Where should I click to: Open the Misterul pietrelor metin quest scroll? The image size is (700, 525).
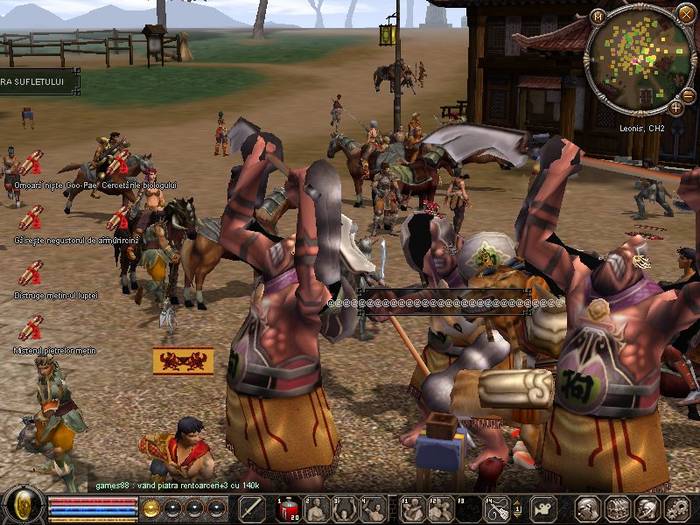(31, 328)
